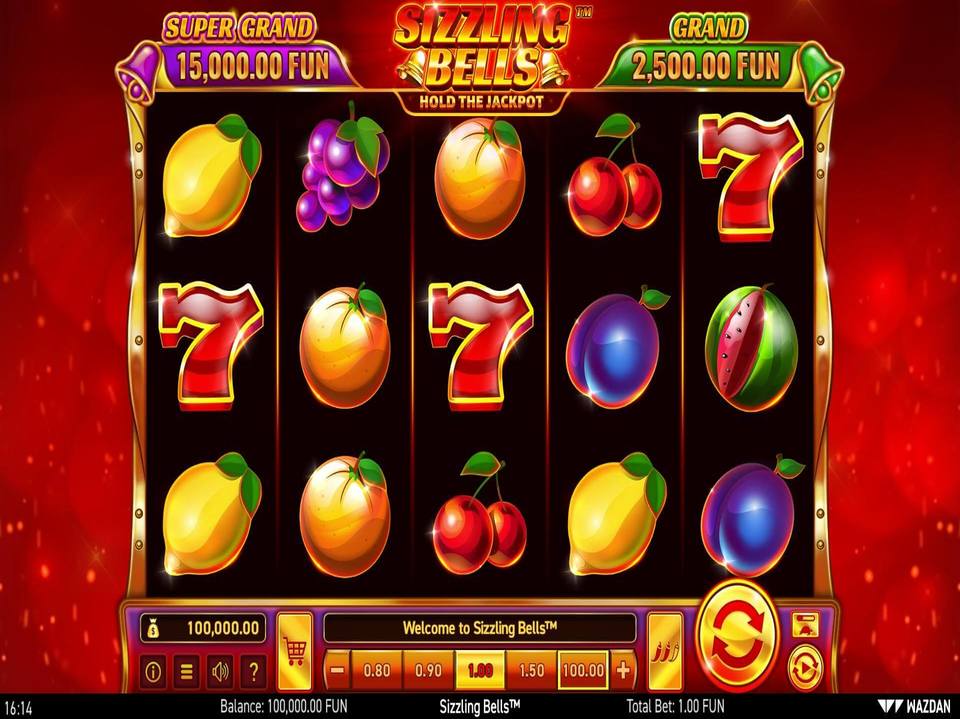Open the chili pepper volatility setting
The width and height of the screenshot is (960, 719).
click(x=664, y=651)
